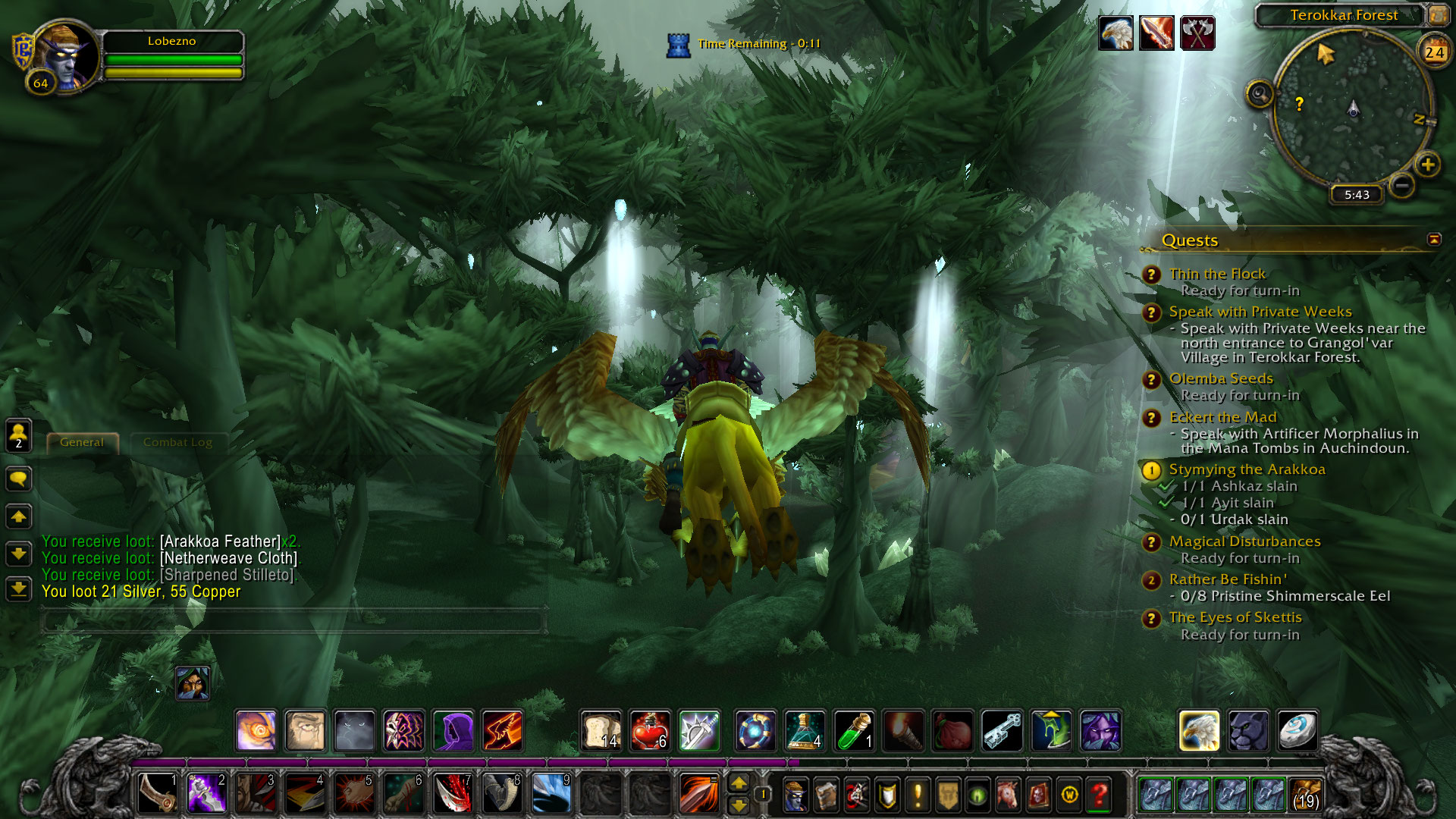1456x819 pixels.
Task: Activate the skeleton key item
Action: click(x=1002, y=731)
